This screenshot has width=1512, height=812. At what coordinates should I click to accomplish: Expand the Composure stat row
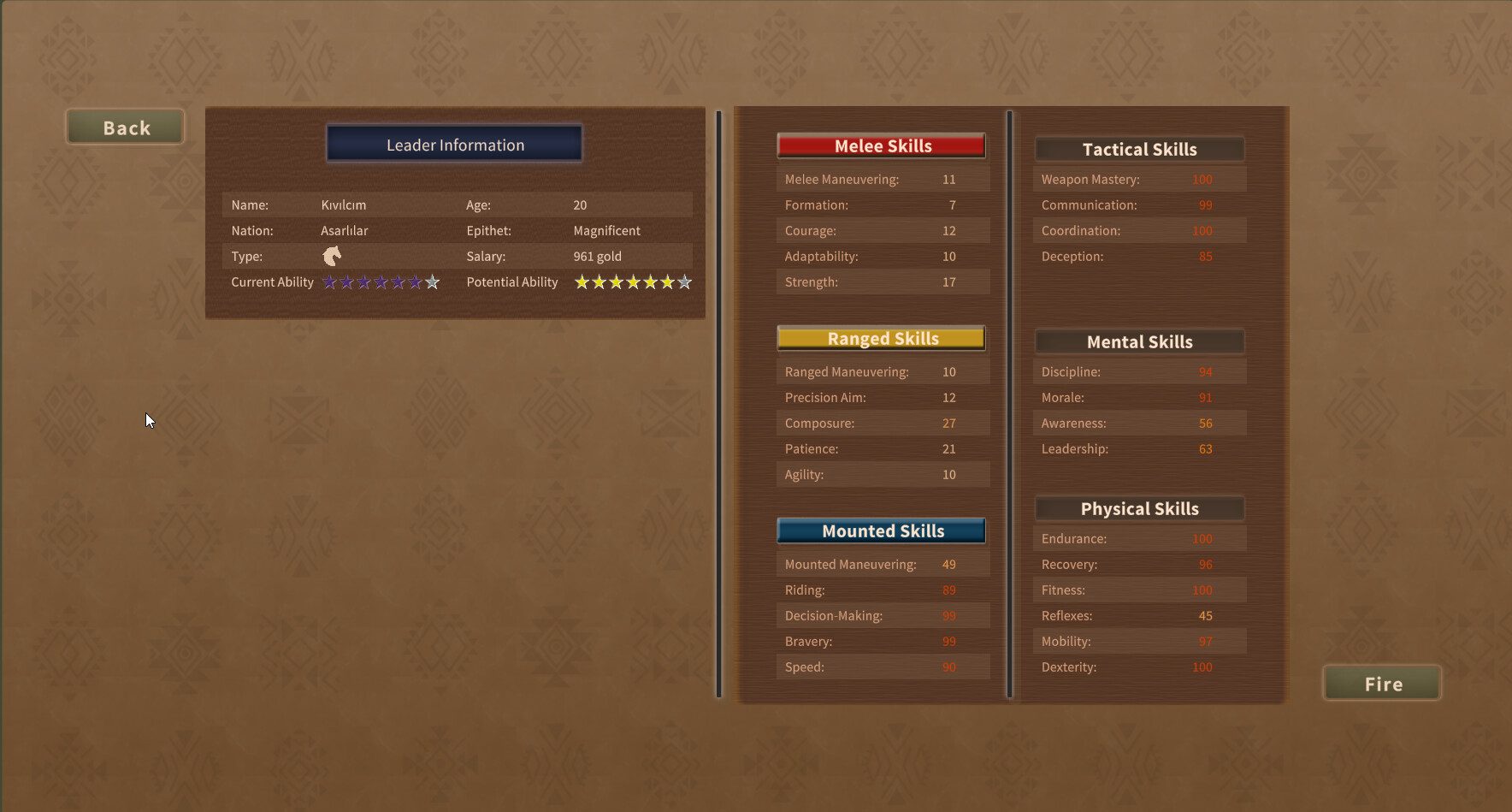882,423
